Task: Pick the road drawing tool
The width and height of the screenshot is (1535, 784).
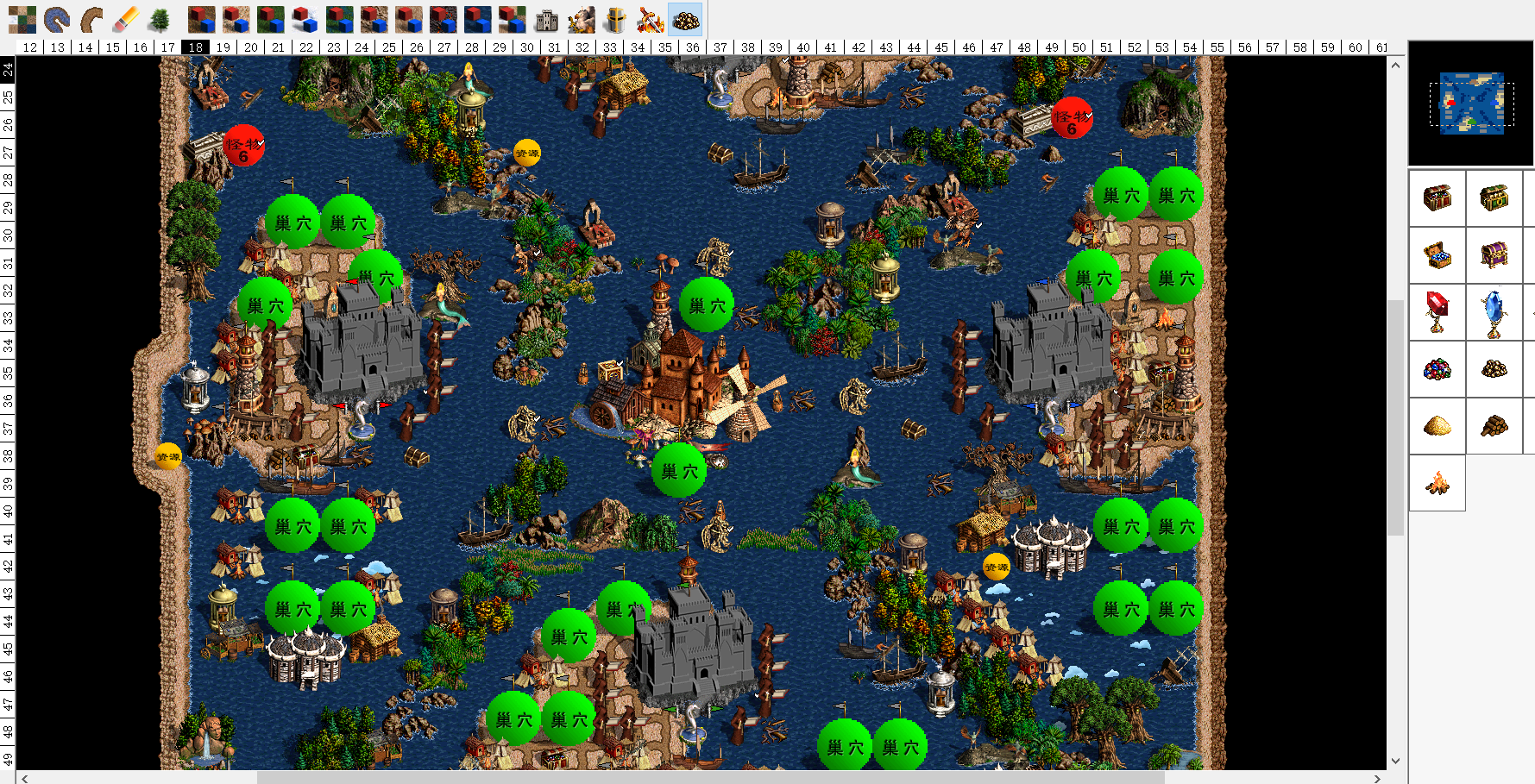Action: [91, 19]
